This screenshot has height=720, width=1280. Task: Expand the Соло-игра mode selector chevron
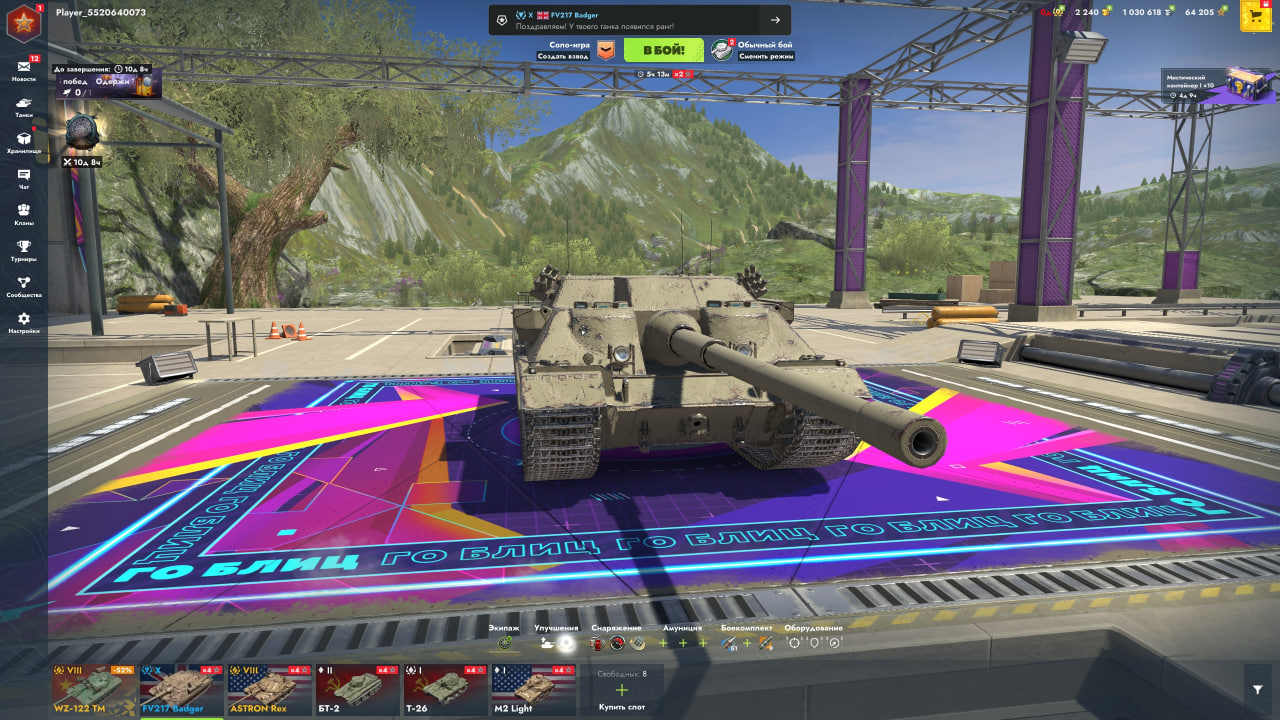[605, 48]
